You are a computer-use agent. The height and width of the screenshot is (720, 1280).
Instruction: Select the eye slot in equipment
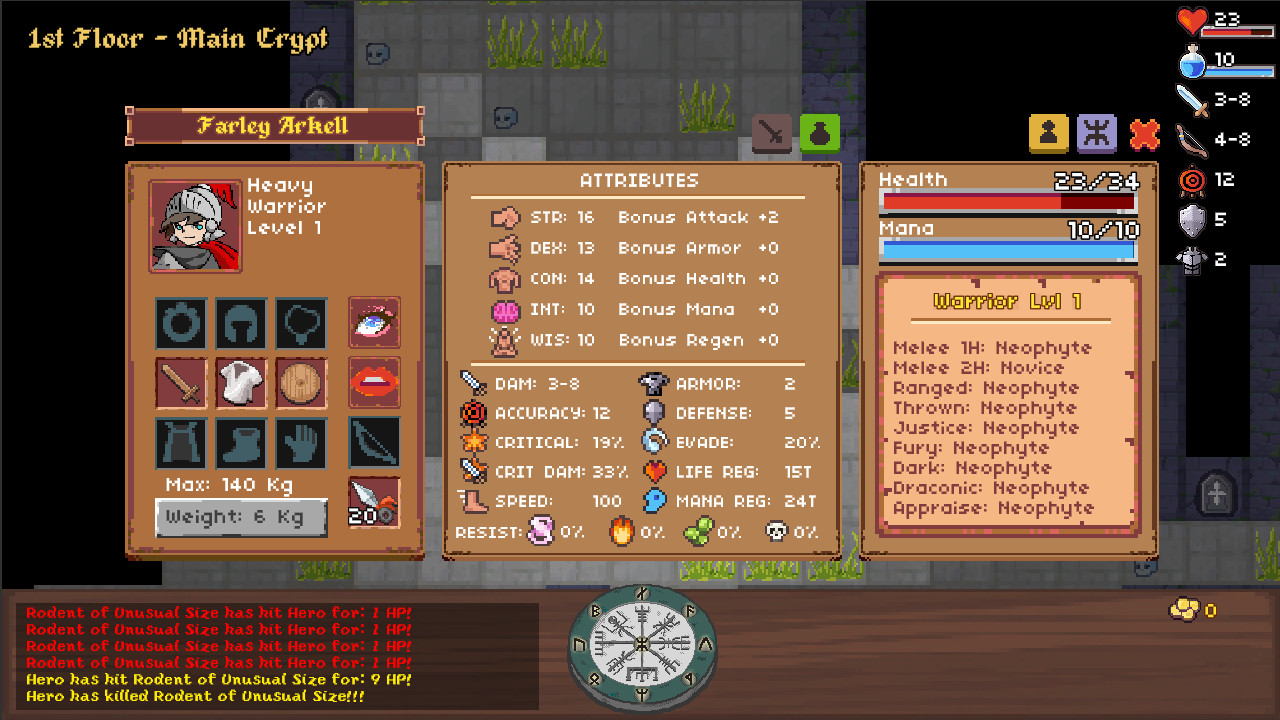pyautogui.click(x=374, y=323)
